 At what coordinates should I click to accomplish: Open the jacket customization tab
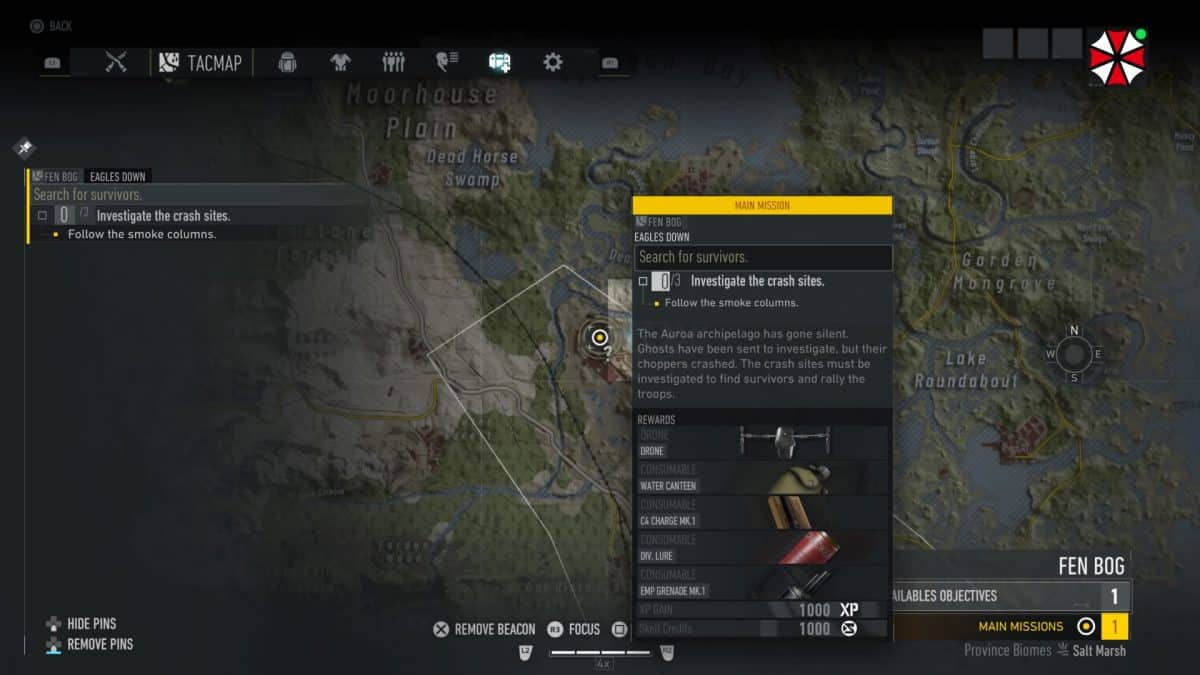pyautogui.click(x=340, y=63)
